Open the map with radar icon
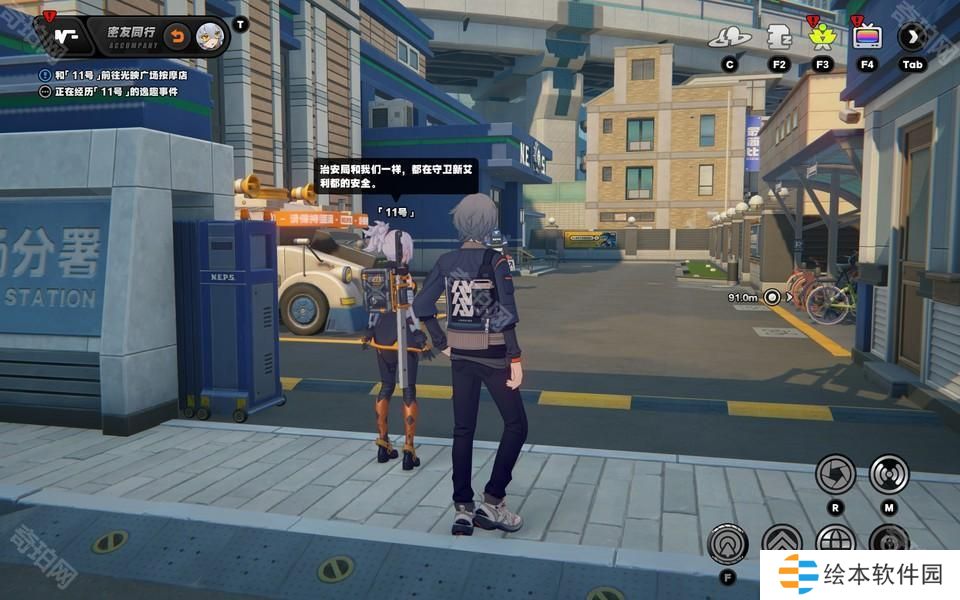 (888, 474)
